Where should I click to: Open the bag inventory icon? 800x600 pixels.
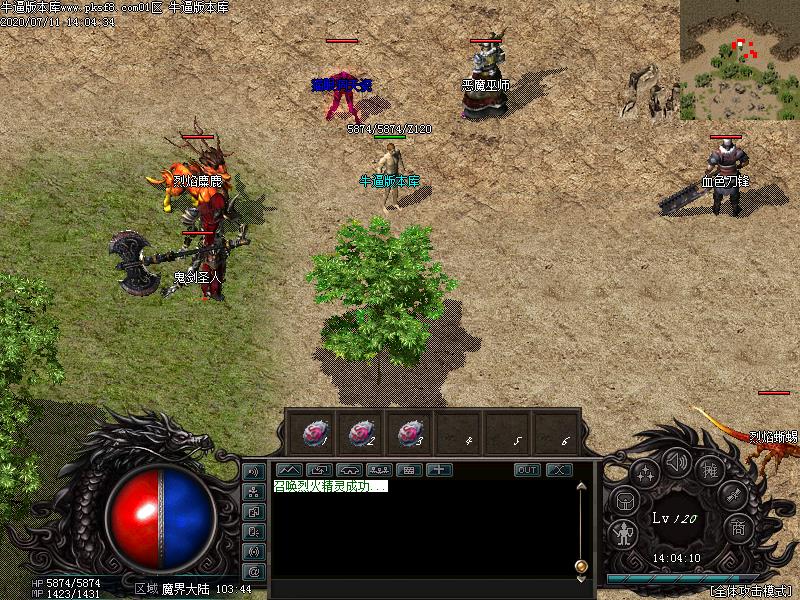(623, 500)
